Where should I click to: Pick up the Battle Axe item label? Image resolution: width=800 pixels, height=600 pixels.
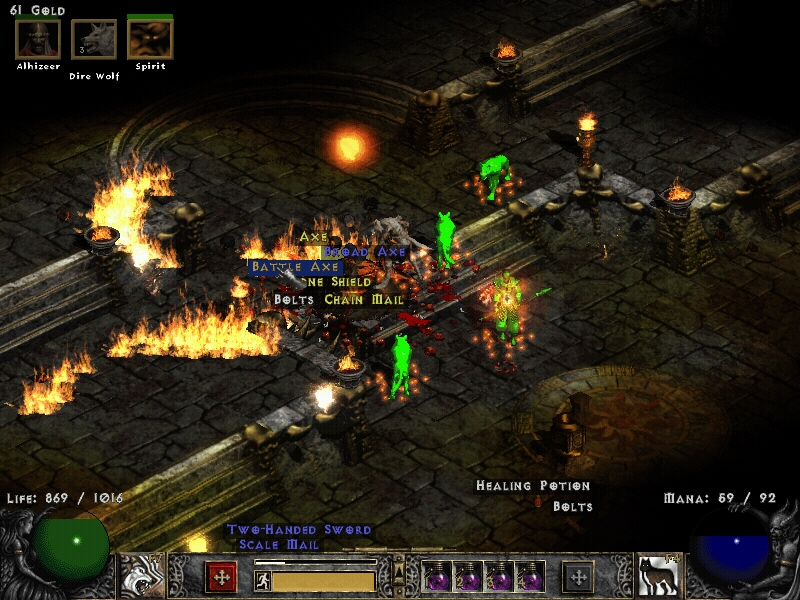tap(296, 267)
